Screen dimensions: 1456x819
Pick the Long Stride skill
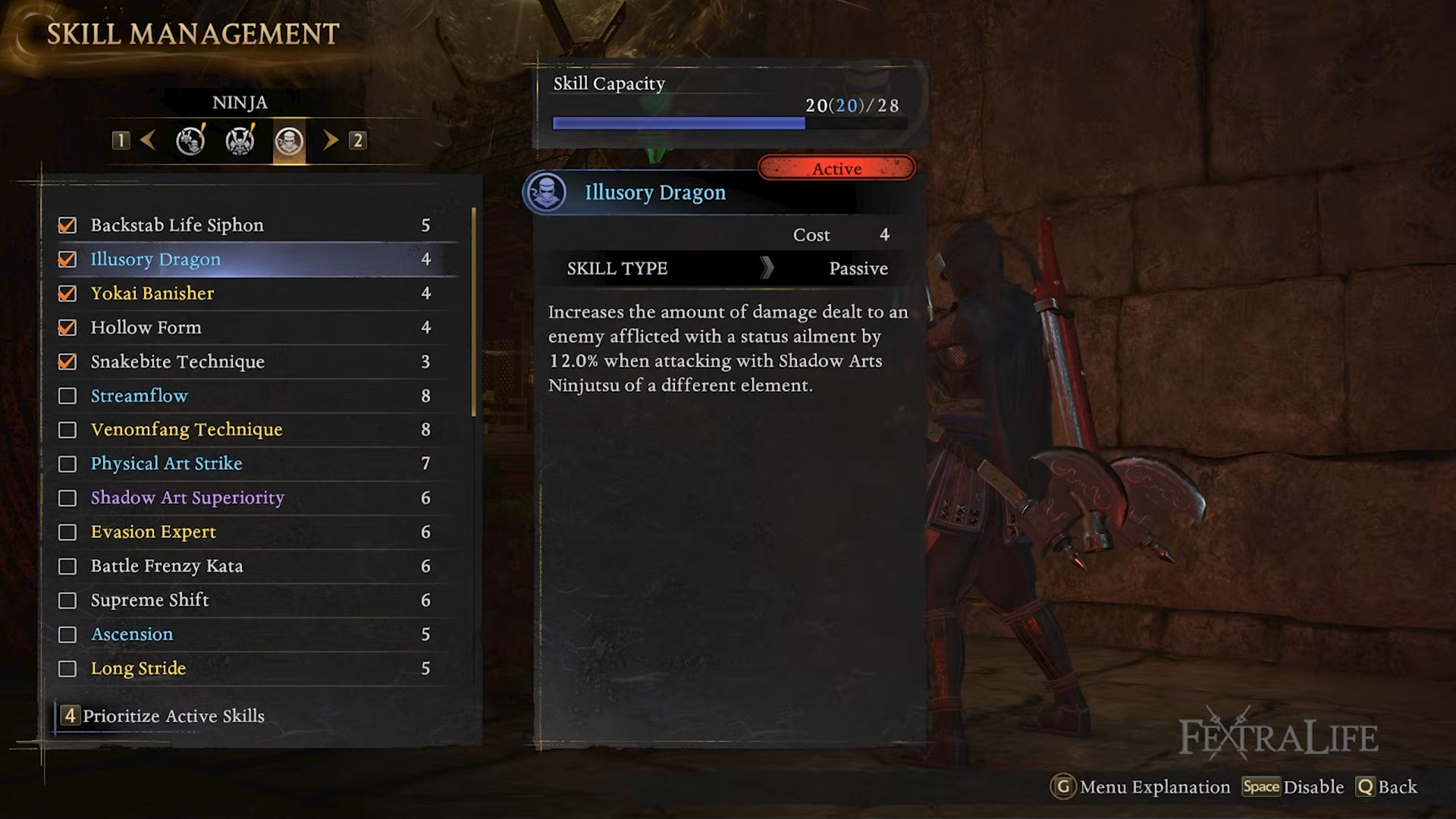(138, 668)
